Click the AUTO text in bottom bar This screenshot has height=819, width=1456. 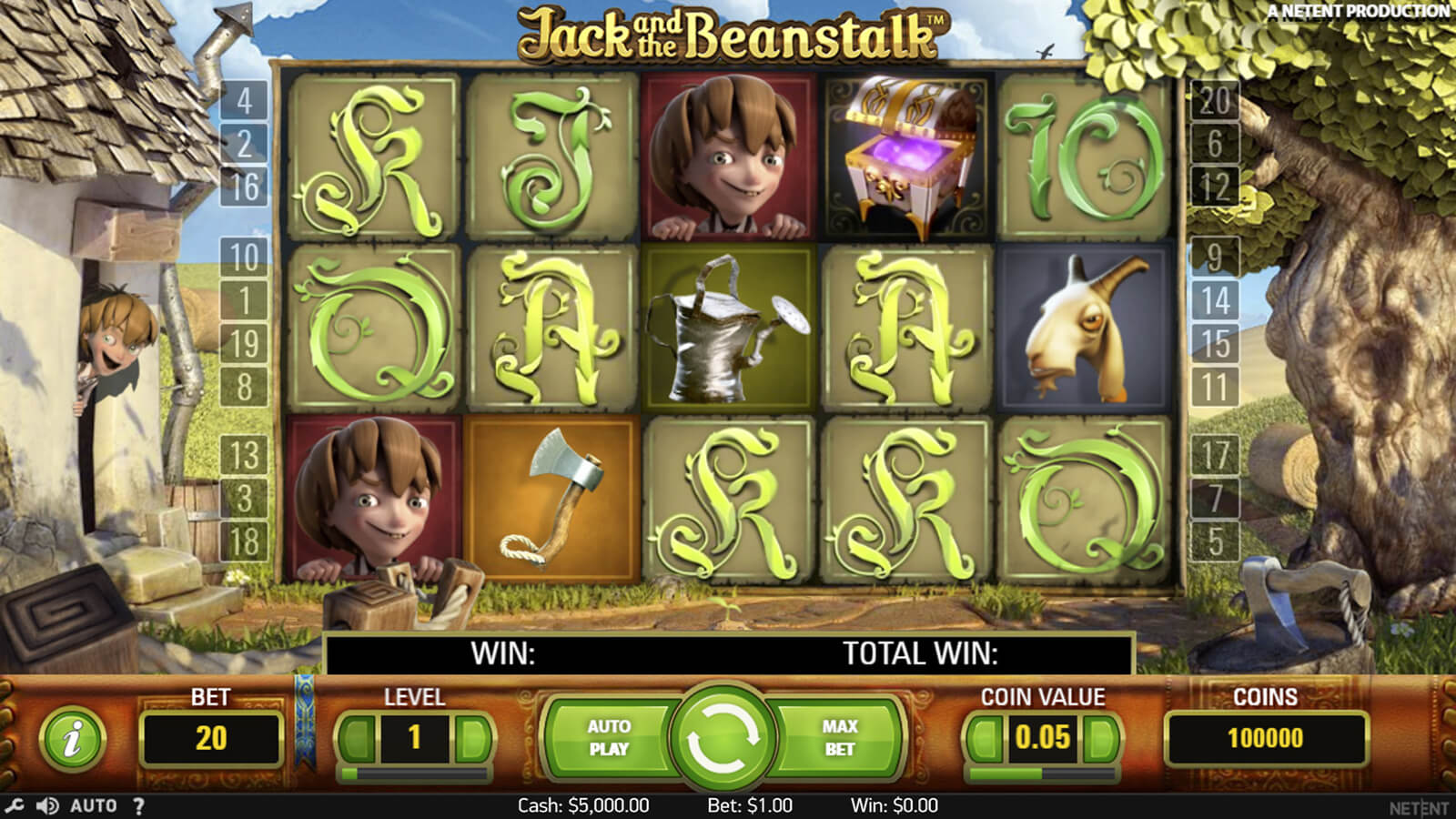[94, 805]
